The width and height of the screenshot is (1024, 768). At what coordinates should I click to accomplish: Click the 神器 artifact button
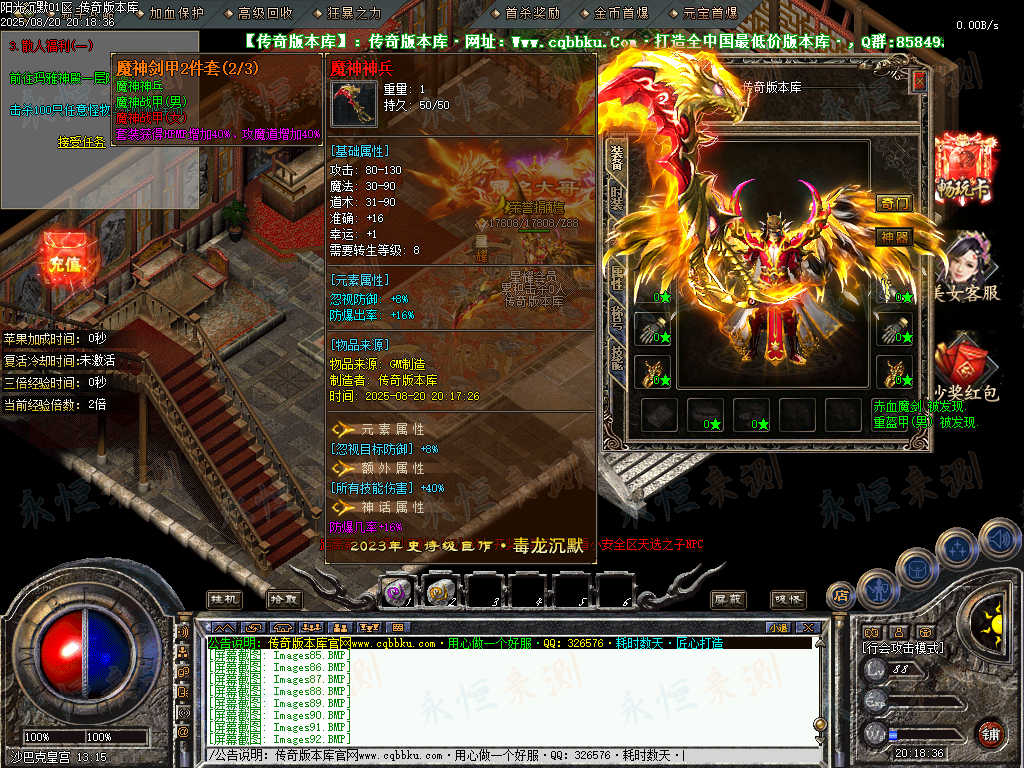click(894, 237)
